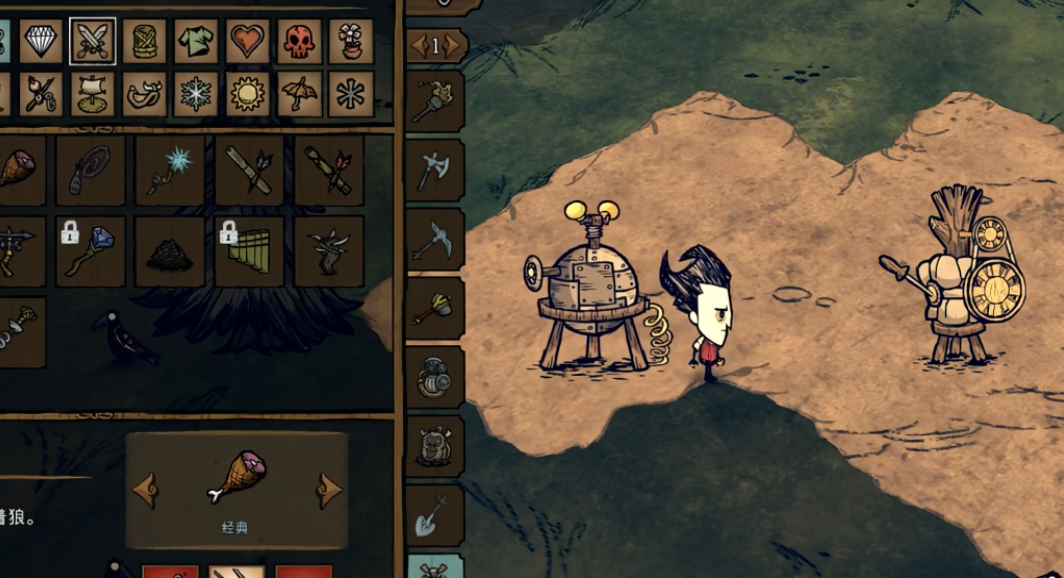Viewport: 1064px width, 578px height.
Task: Switch to the rope bundle category
Action: point(145,41)
